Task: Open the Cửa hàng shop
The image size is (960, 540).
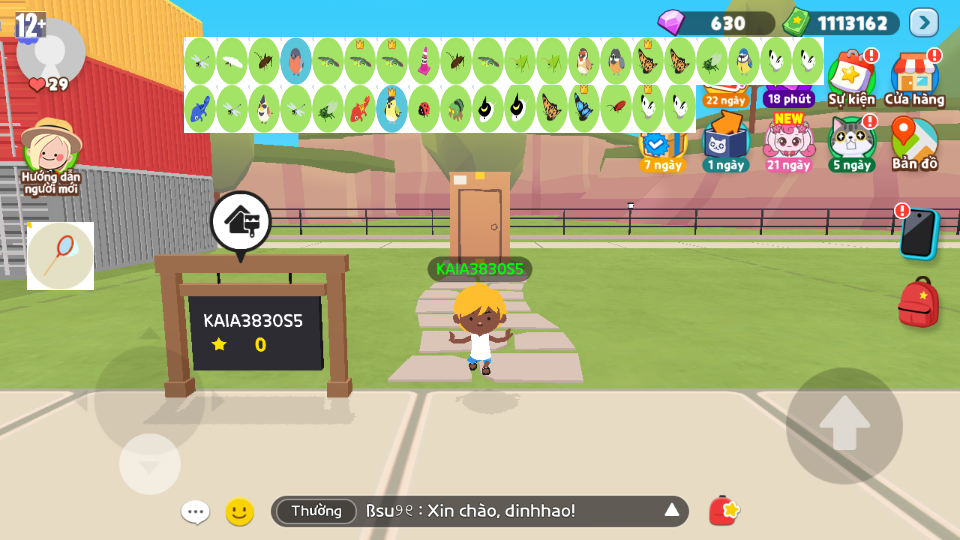Action: click(x=913, y=76)
